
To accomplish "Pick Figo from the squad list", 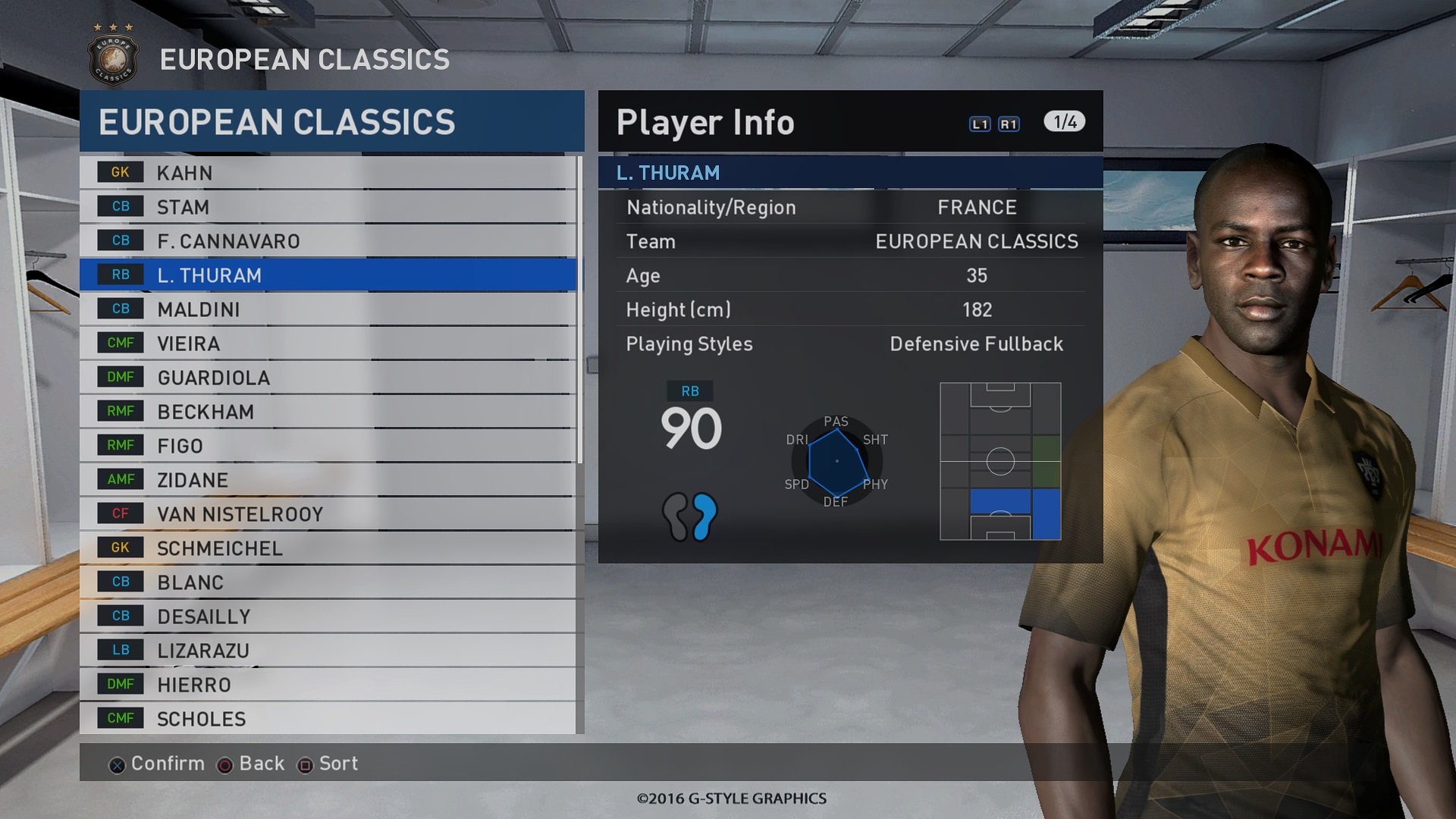I will tap(328, 446).
